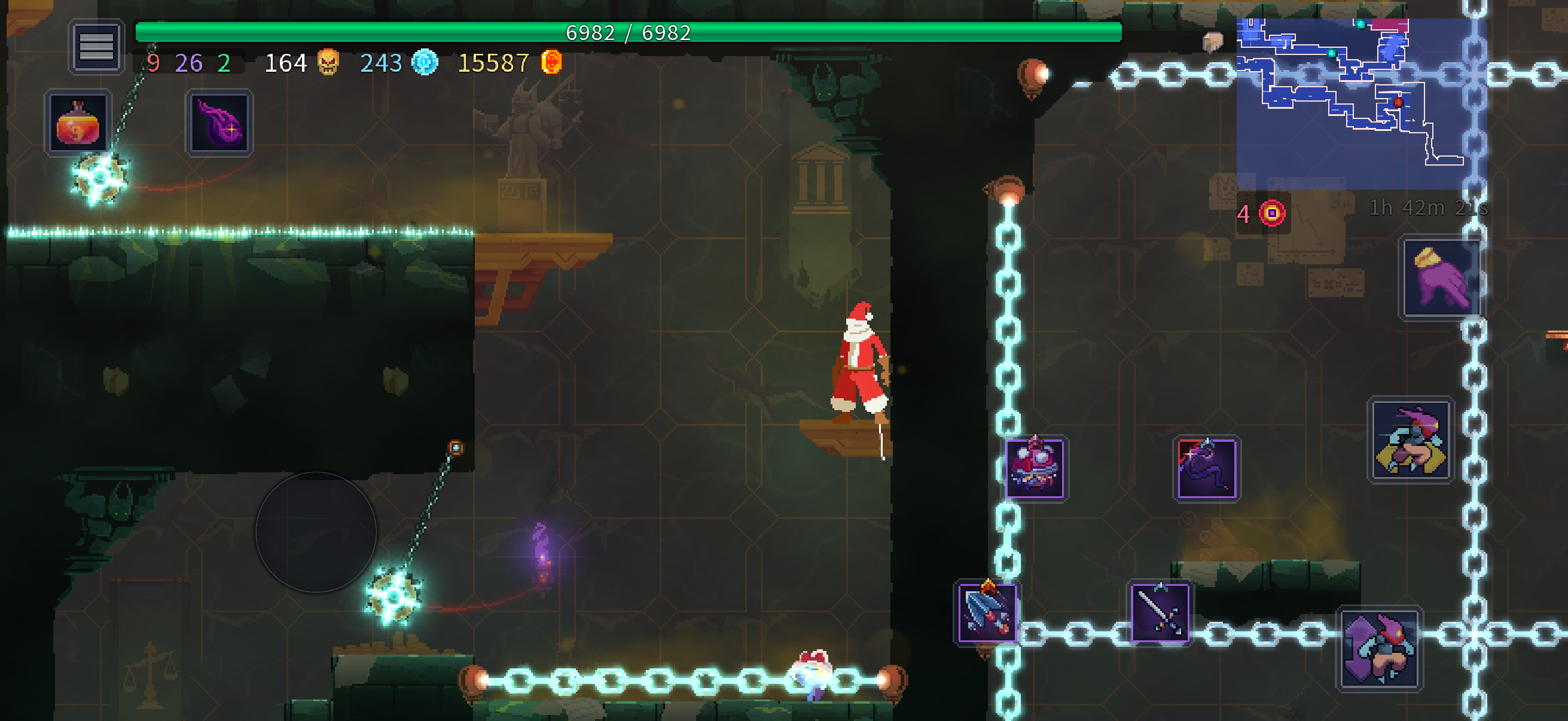The image size is (1568, 721).
Task: Touch the virtual joystick circle
Action: click(x=316, y=531)
